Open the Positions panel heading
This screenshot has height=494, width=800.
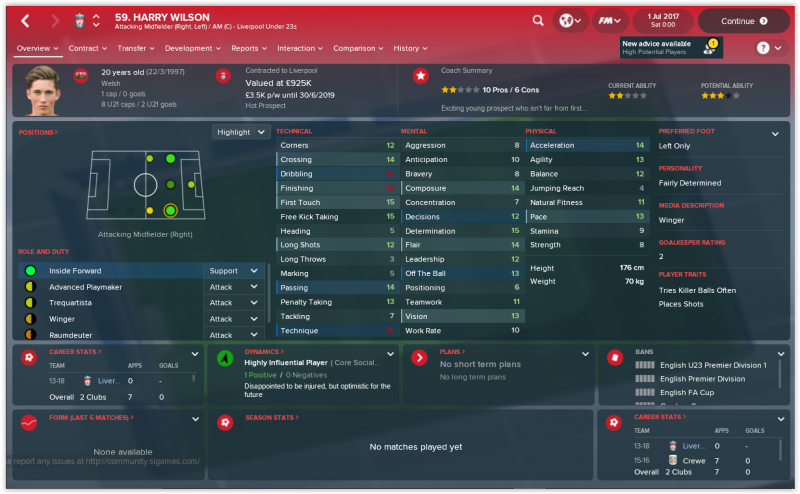[x=38, y=132]
